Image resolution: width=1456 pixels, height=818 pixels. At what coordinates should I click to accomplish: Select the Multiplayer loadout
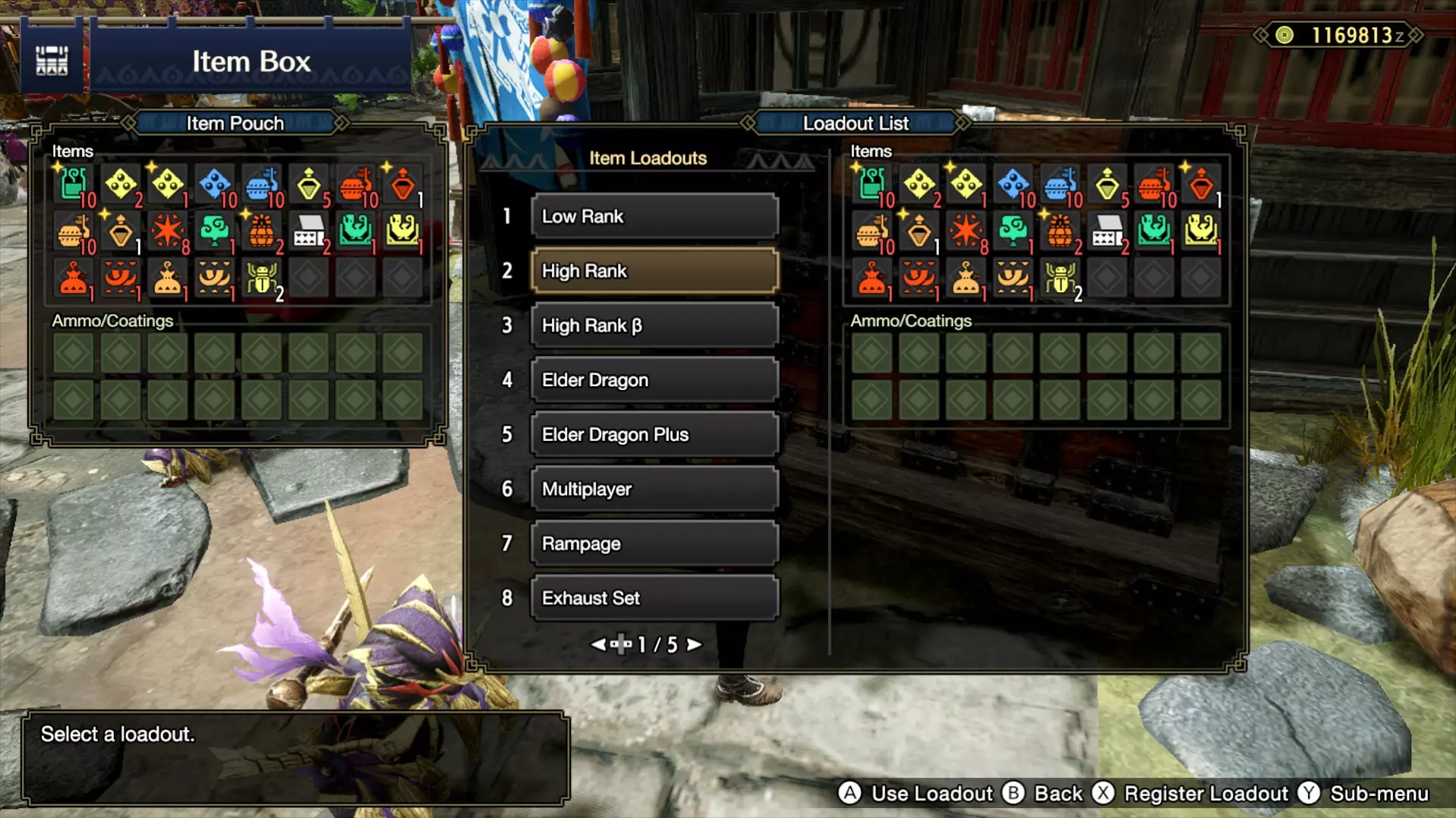point(654,489)
